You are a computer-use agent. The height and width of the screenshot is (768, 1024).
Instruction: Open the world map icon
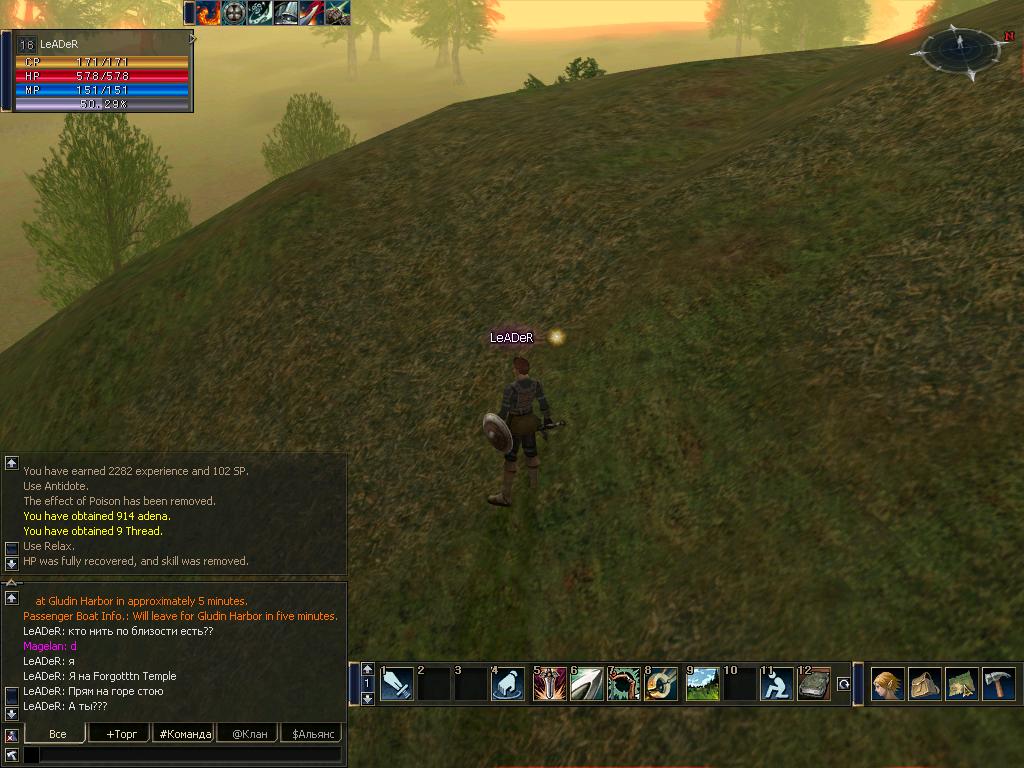[962, 685]
